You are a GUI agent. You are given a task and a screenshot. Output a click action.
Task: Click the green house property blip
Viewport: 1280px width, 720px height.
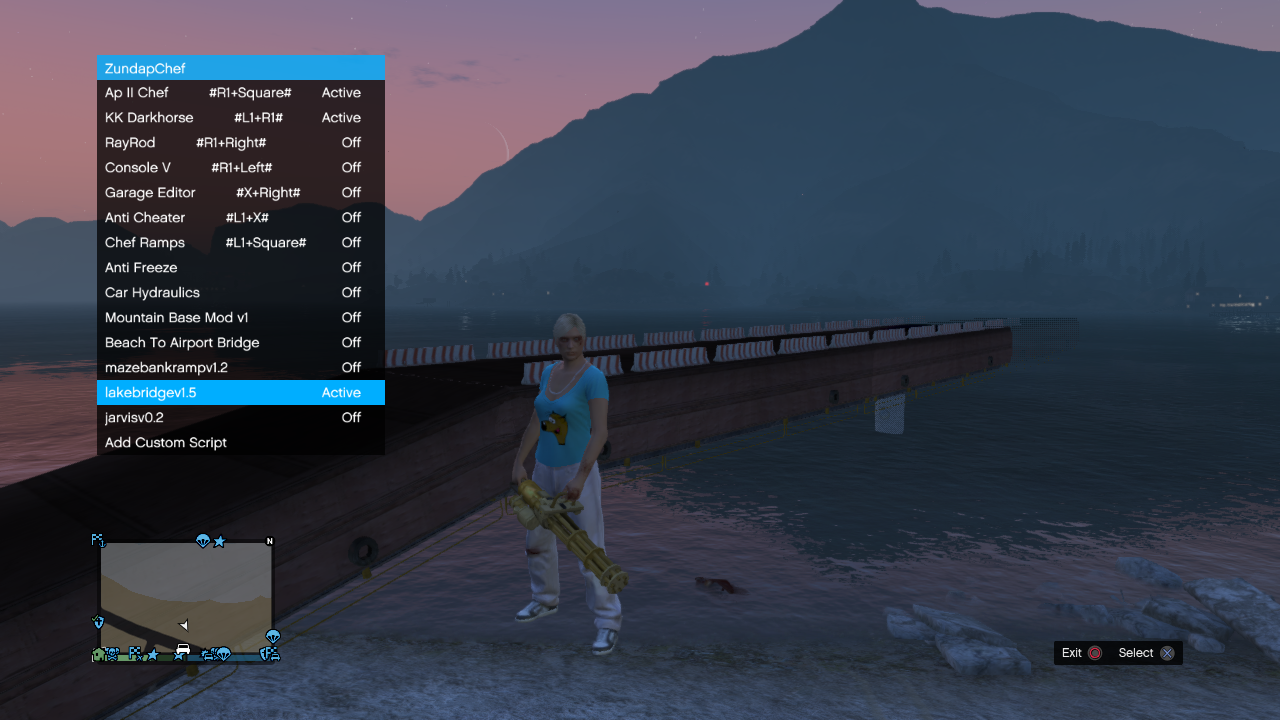[x=98, y=654]
